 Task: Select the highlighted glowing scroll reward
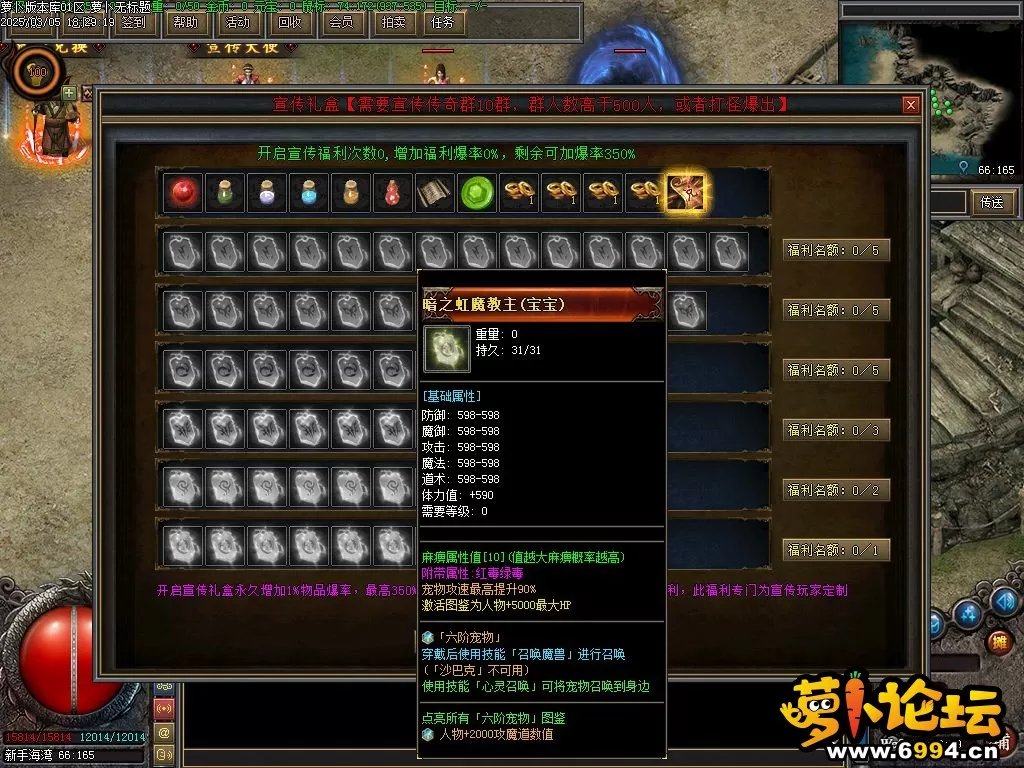pos(686,193)
